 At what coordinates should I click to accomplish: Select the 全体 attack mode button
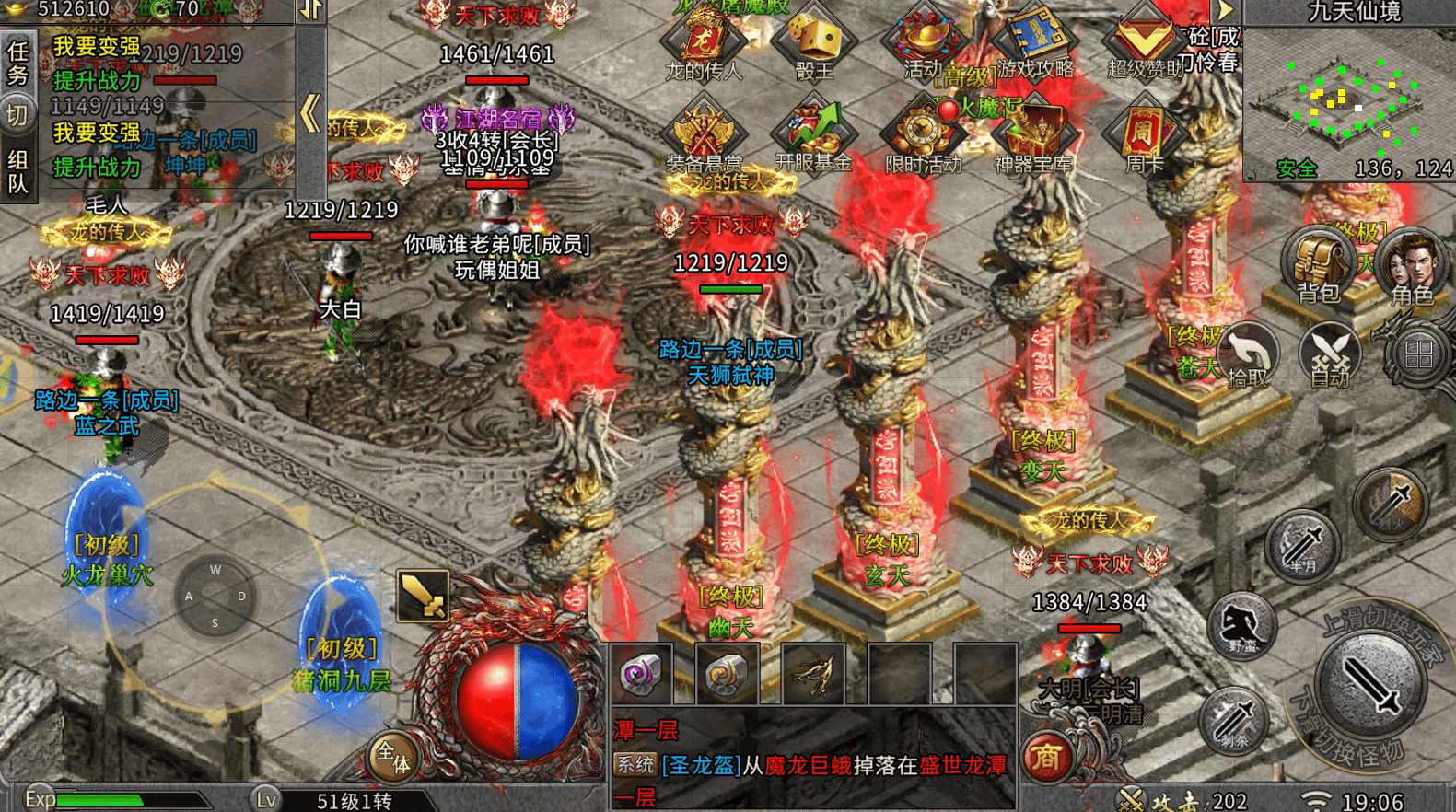tap(393, 758)
